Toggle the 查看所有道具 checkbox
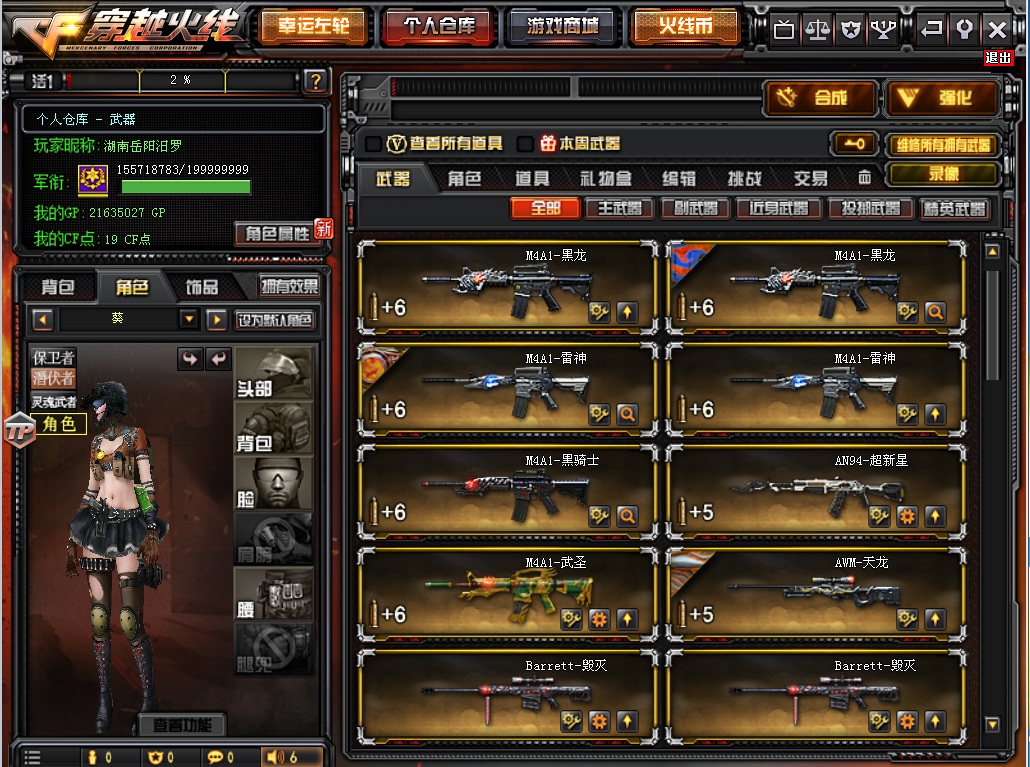 373,144
